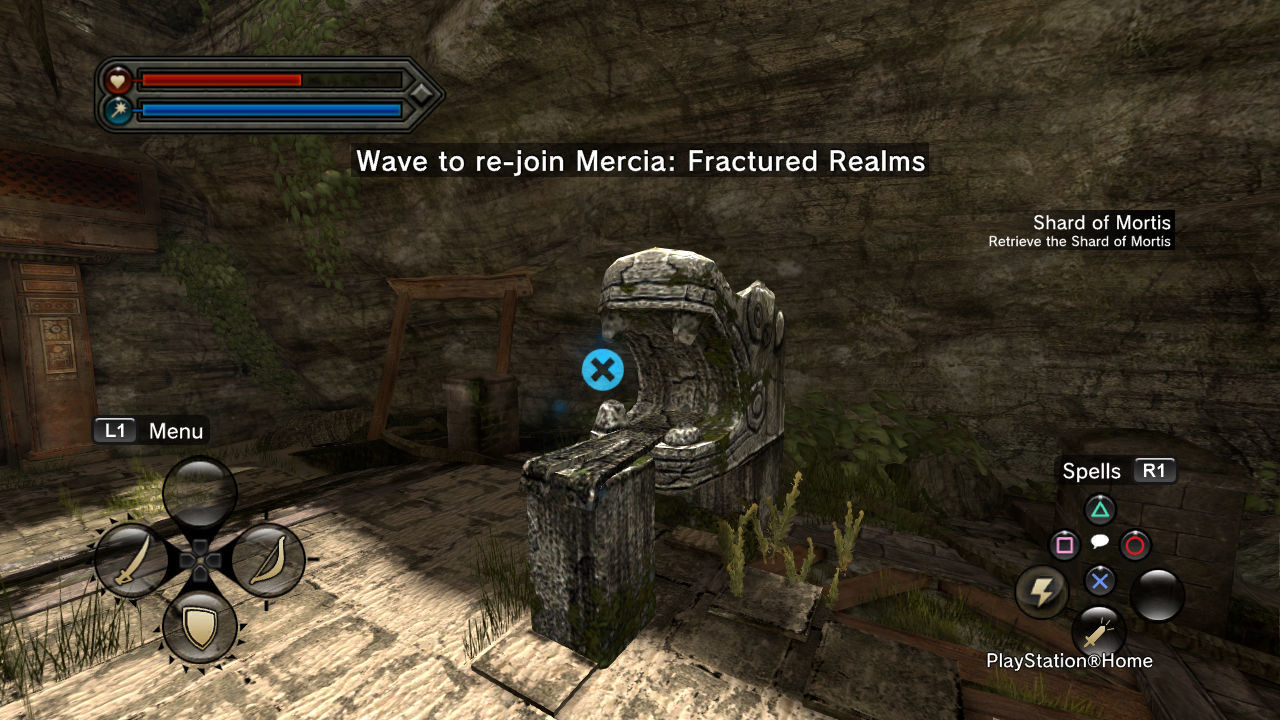The height and width of the screenshot is (720, 1280).
Task: Choose the shield slot
Action: (200, 627)
